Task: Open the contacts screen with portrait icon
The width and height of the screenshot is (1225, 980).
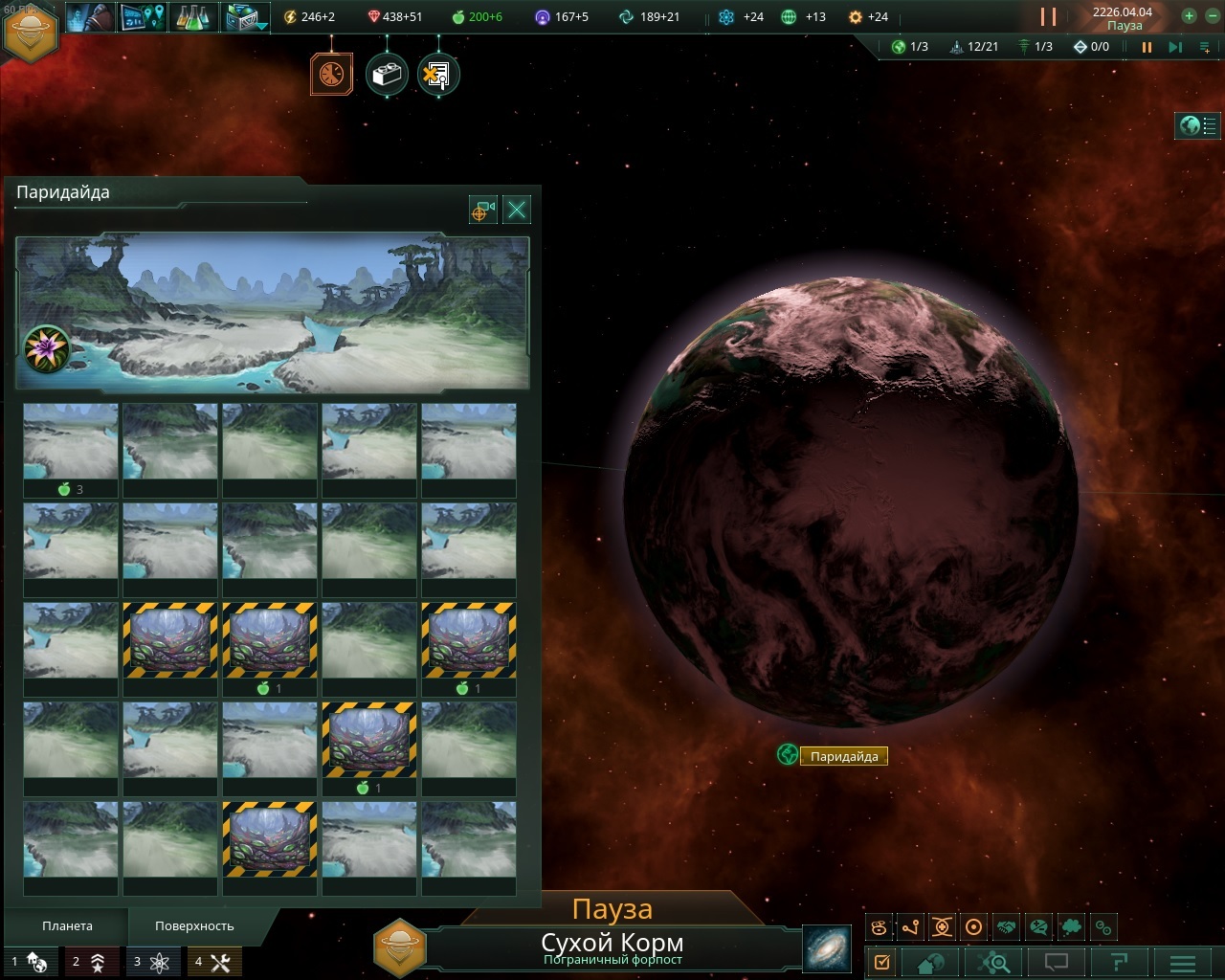Action: tap(93, 17)
